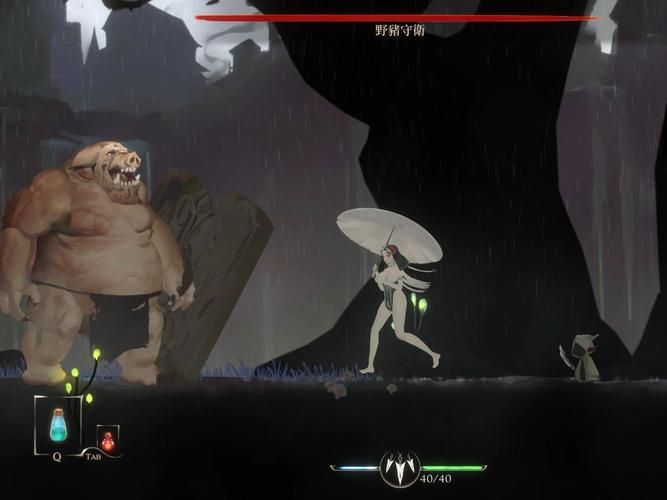Select the blue potion item slot
The width and height of the screenshot is (667, 500).
click(58, 424)
